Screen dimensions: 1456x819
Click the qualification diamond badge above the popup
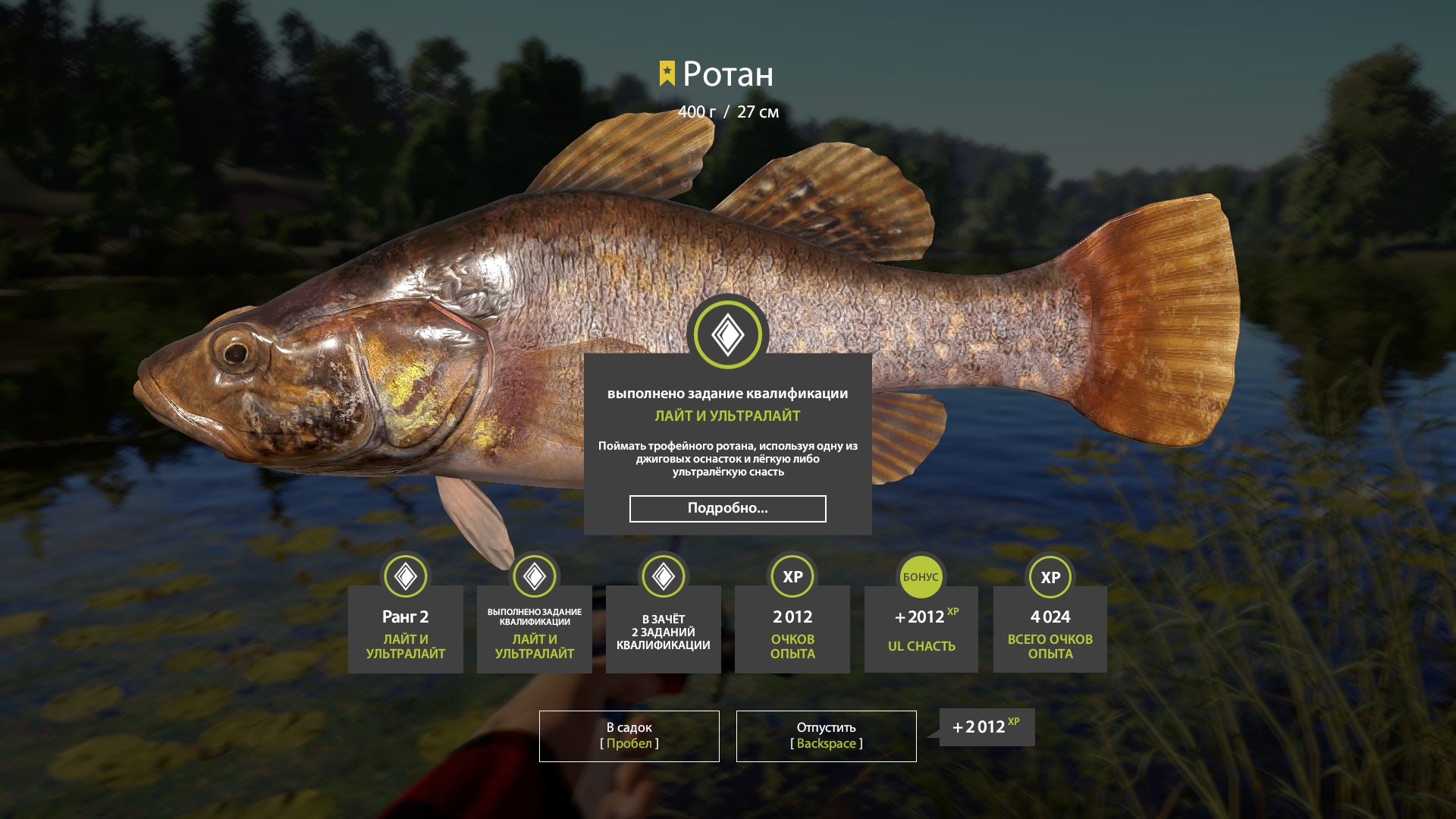pyautogui.click(x=728, y=334)
